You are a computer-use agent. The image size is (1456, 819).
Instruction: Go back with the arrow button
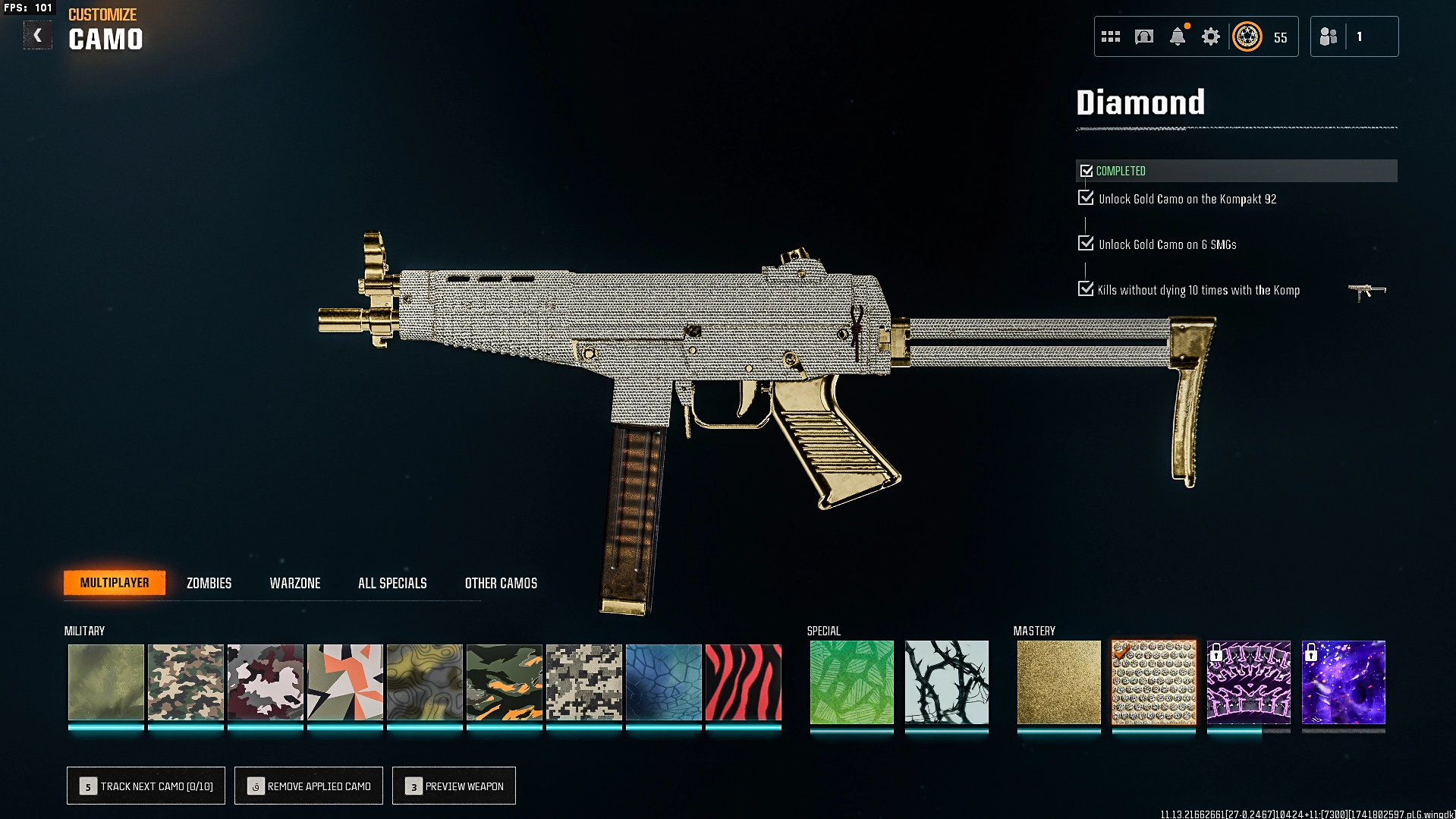click(37, 36)
